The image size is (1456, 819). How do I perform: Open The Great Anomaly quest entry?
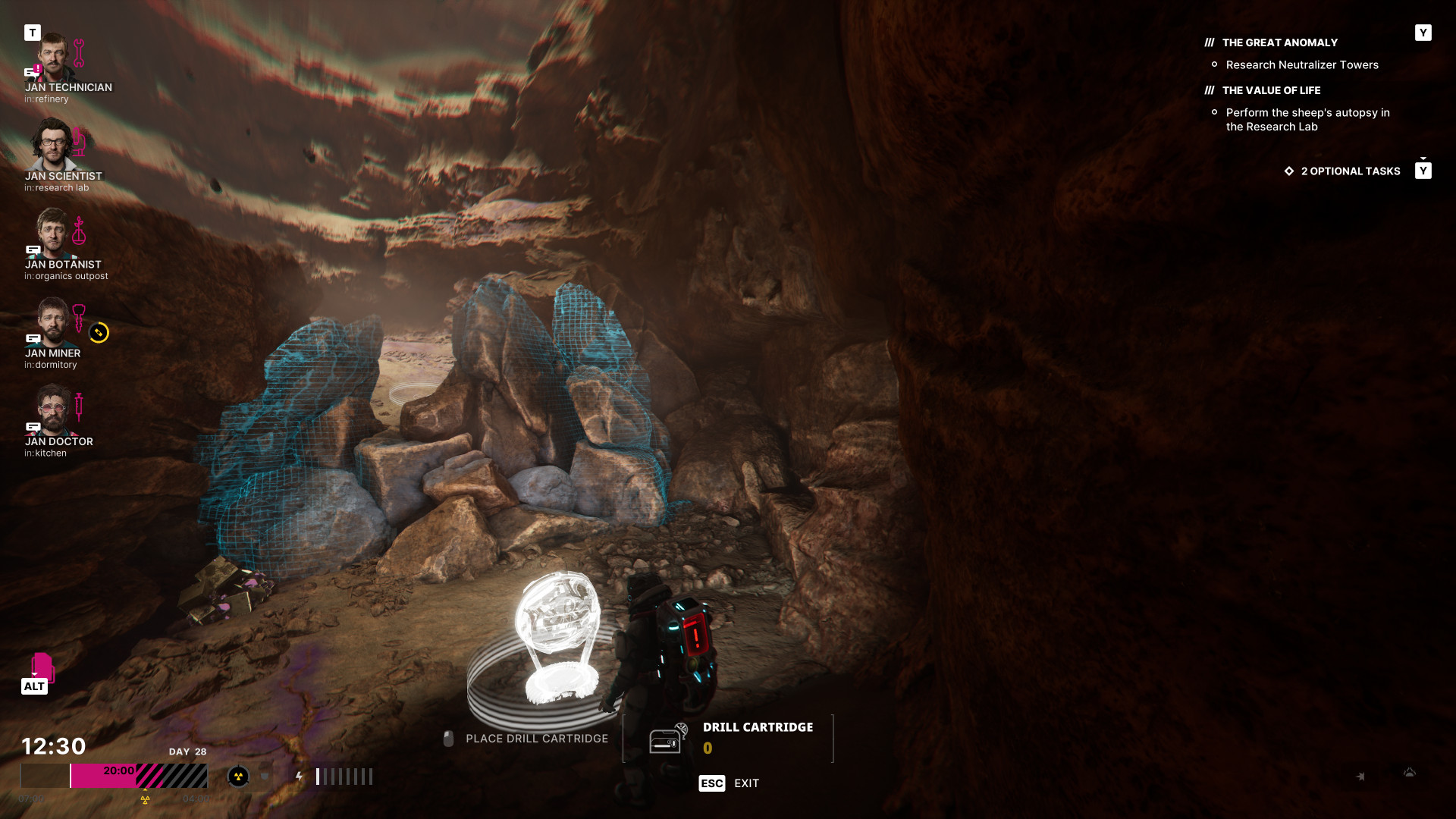[x=1279, y=43]
